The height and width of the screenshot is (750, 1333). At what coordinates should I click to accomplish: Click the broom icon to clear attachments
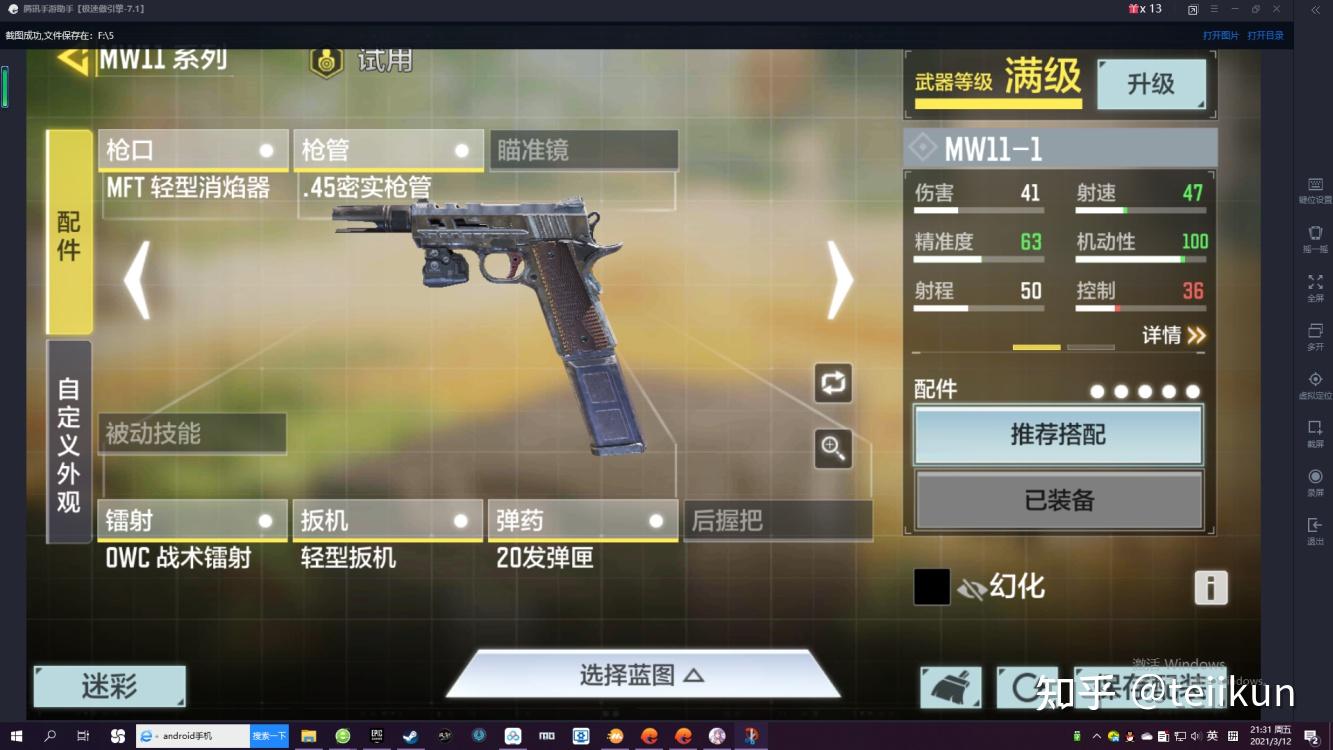949,688
